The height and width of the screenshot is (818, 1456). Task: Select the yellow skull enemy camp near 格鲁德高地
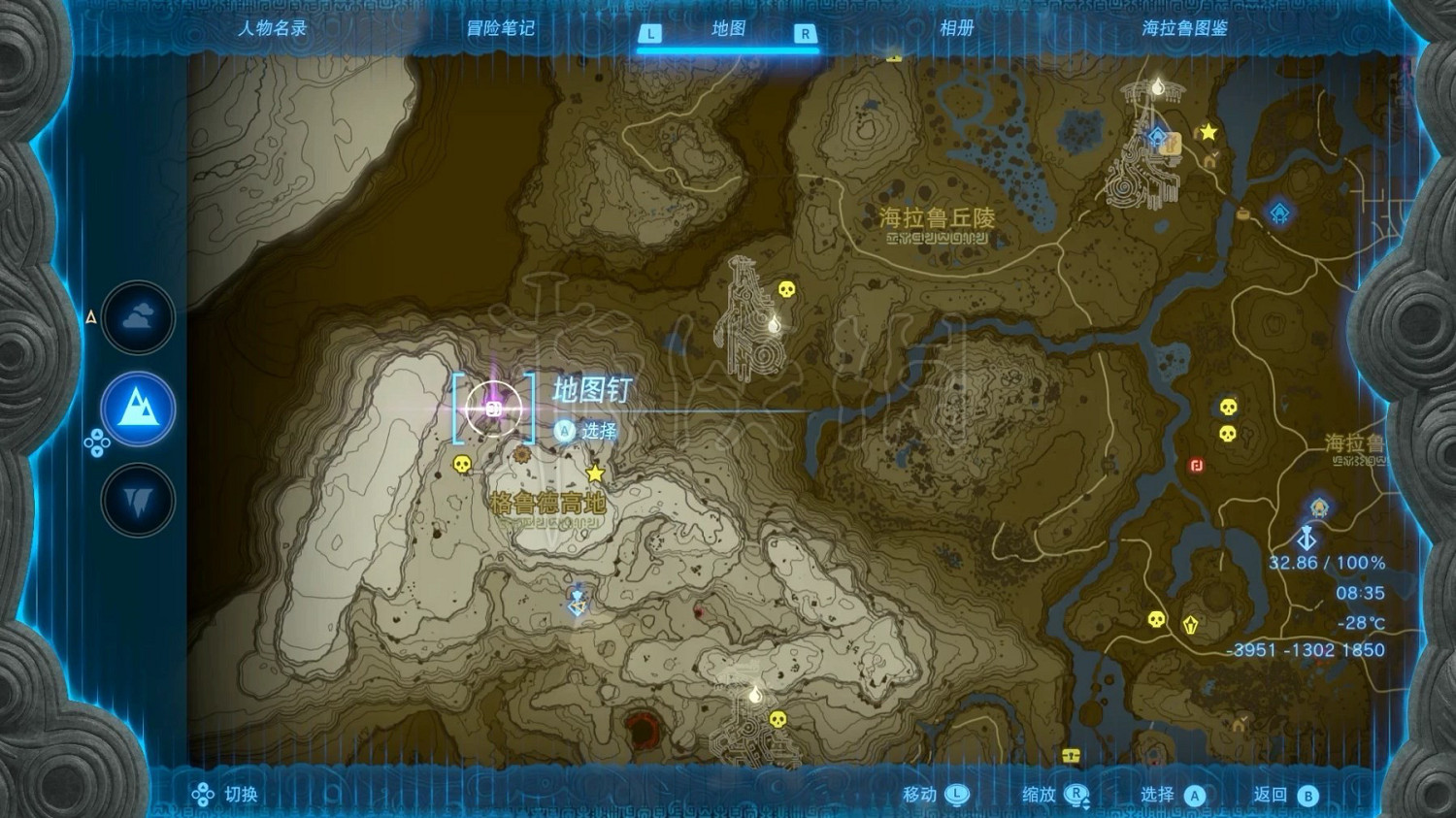[461, 465]
